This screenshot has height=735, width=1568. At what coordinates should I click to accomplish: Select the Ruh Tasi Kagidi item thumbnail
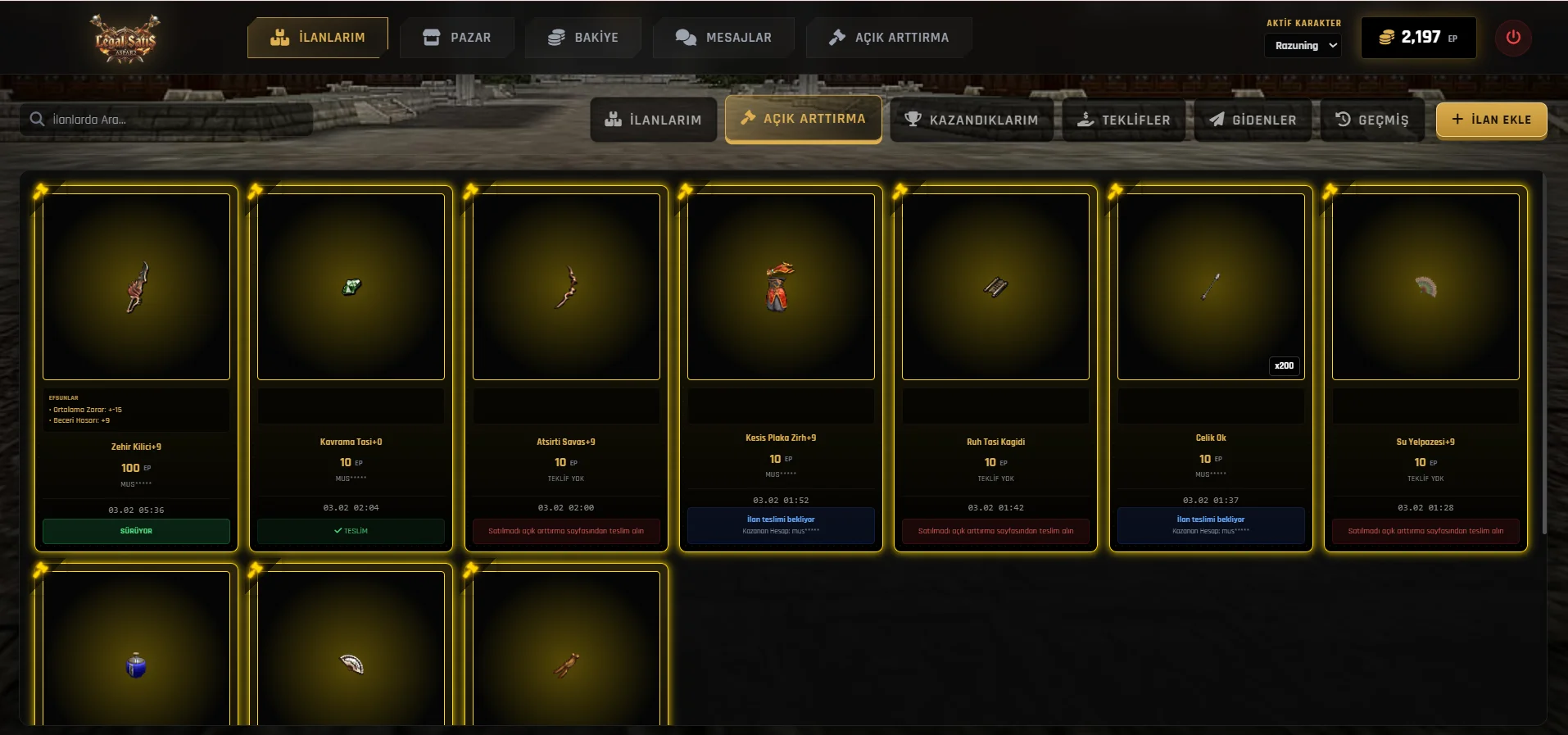click(x=995, y=287)
